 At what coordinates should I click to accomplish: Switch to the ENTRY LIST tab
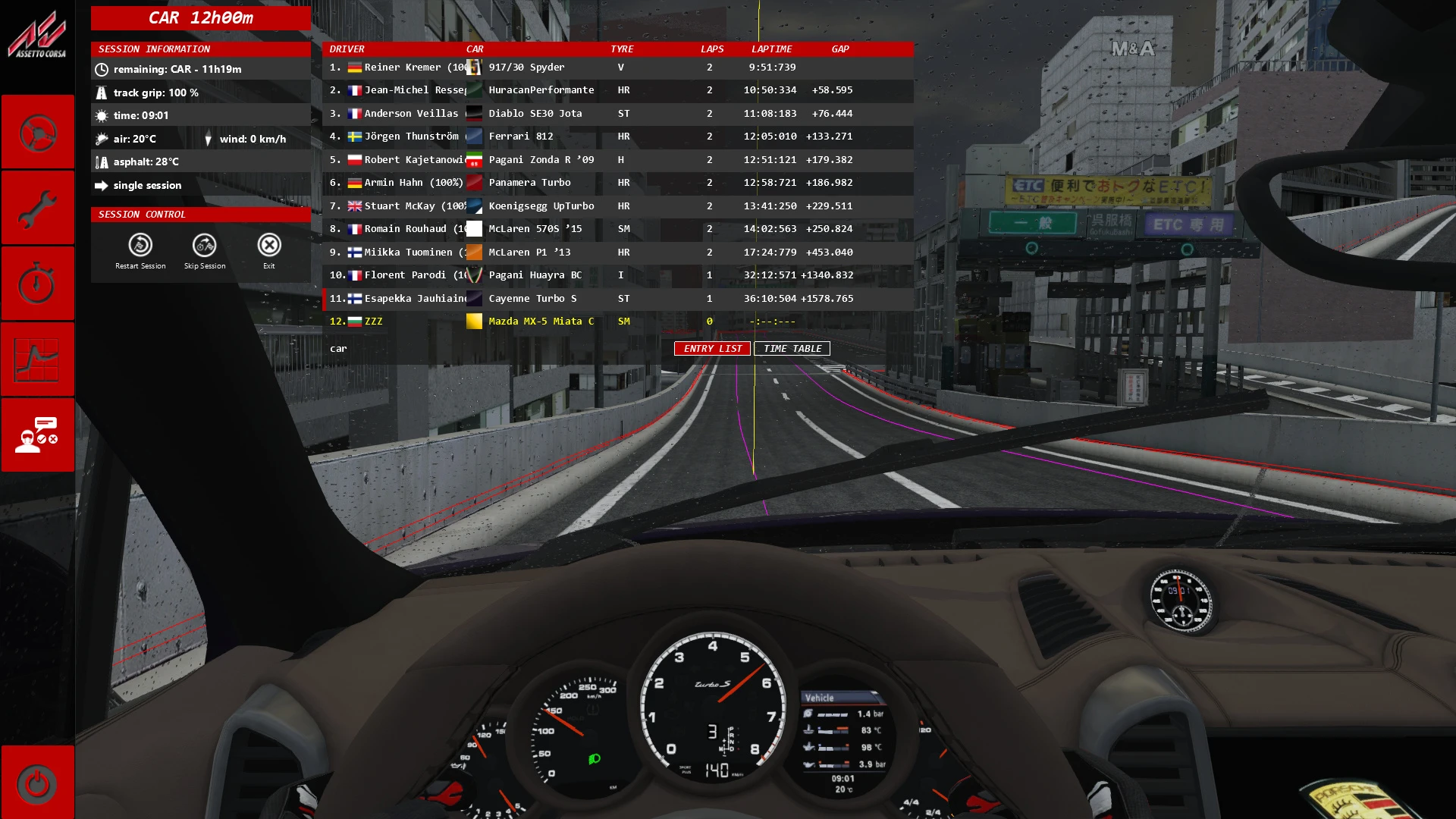712,349
